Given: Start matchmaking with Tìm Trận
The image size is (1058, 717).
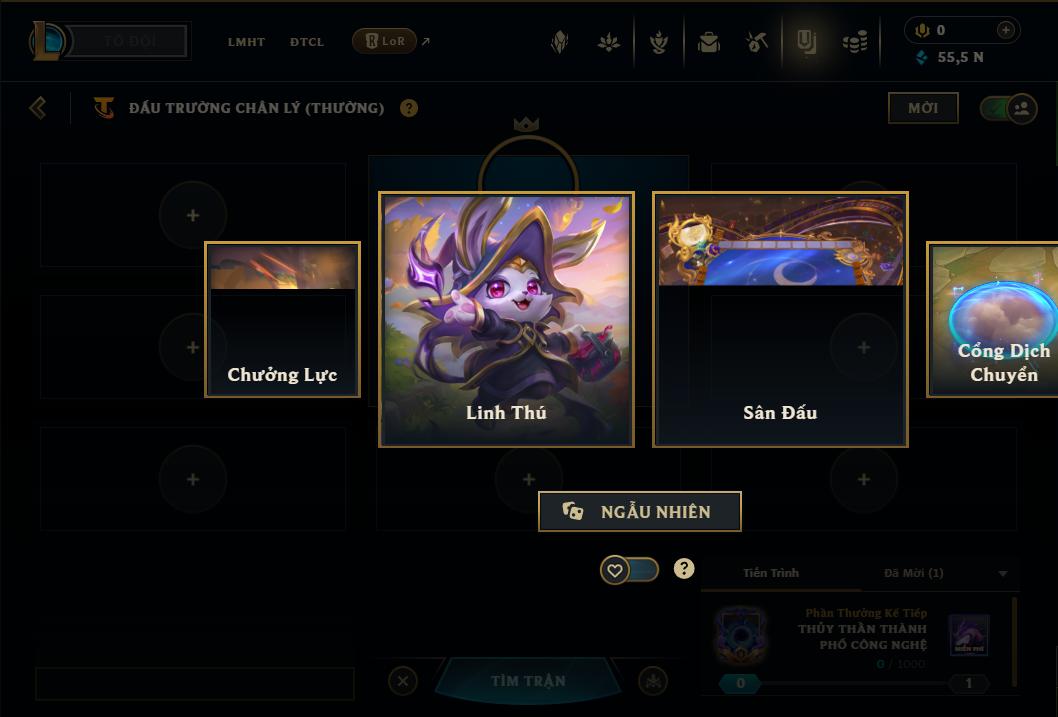Looking at the screenshot, I should click(x=528, y=681).
